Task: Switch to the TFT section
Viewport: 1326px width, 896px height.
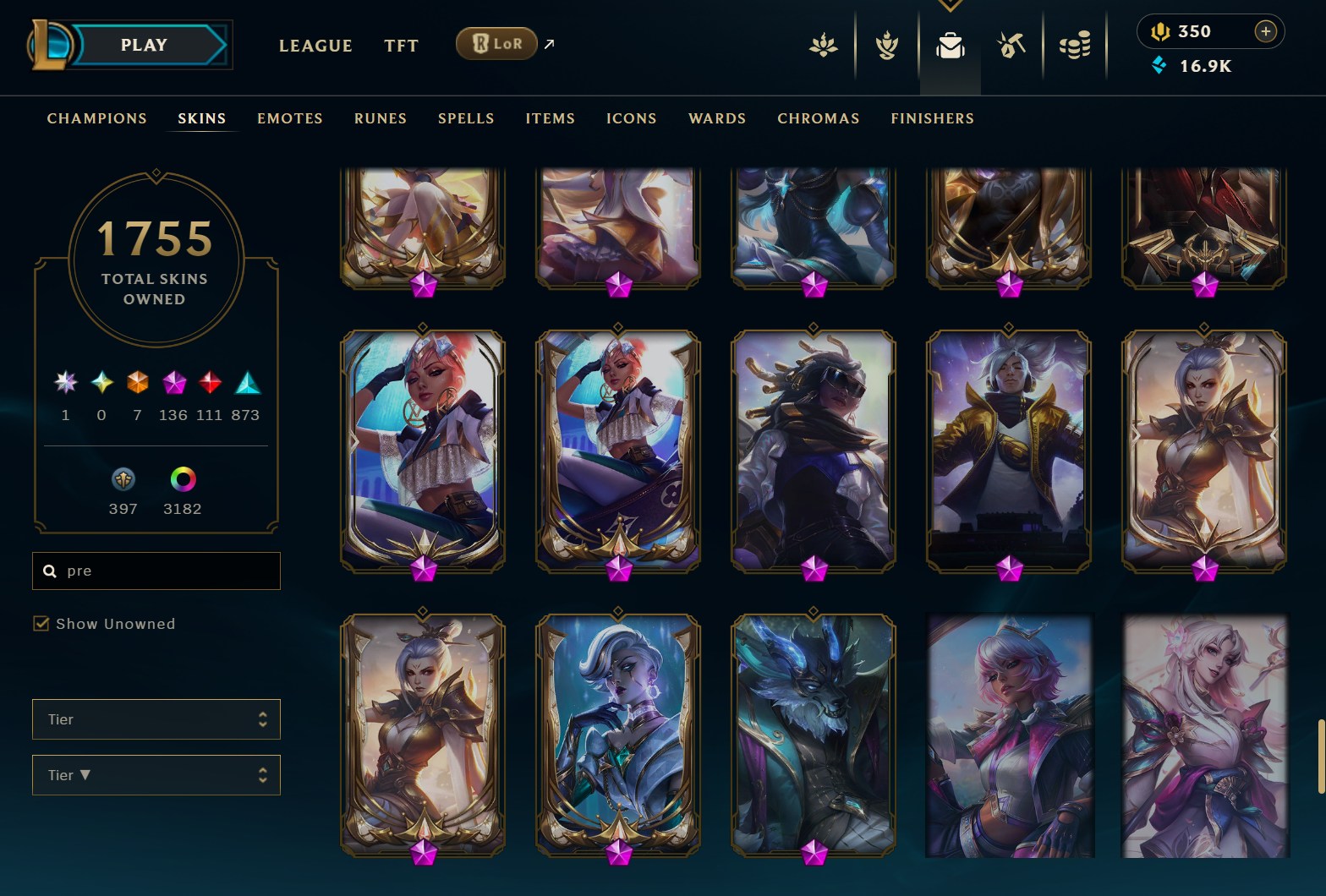Action: coord(401,46)
